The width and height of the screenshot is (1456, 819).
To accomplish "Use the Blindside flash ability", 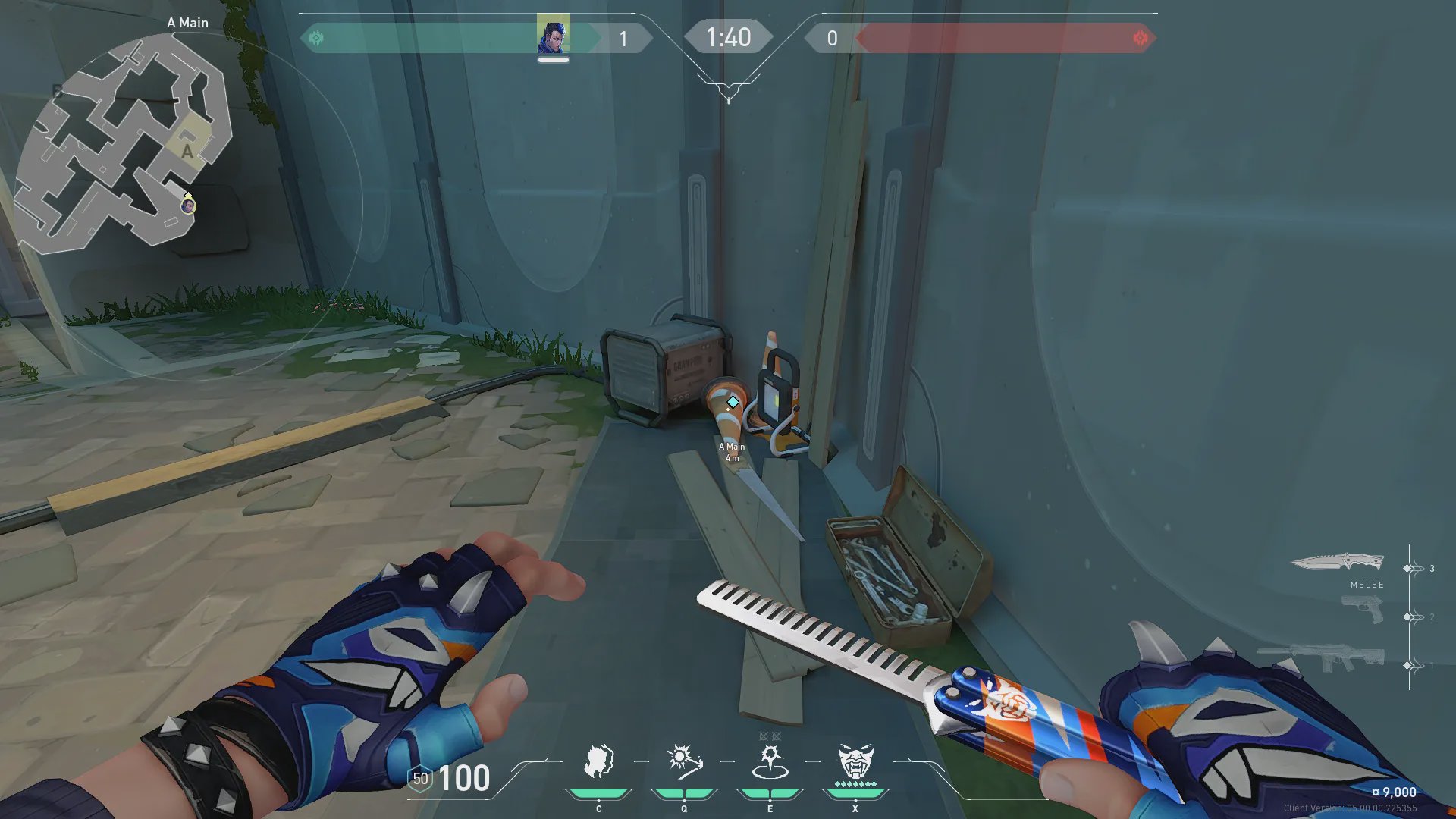I will [x=684, y=762].
